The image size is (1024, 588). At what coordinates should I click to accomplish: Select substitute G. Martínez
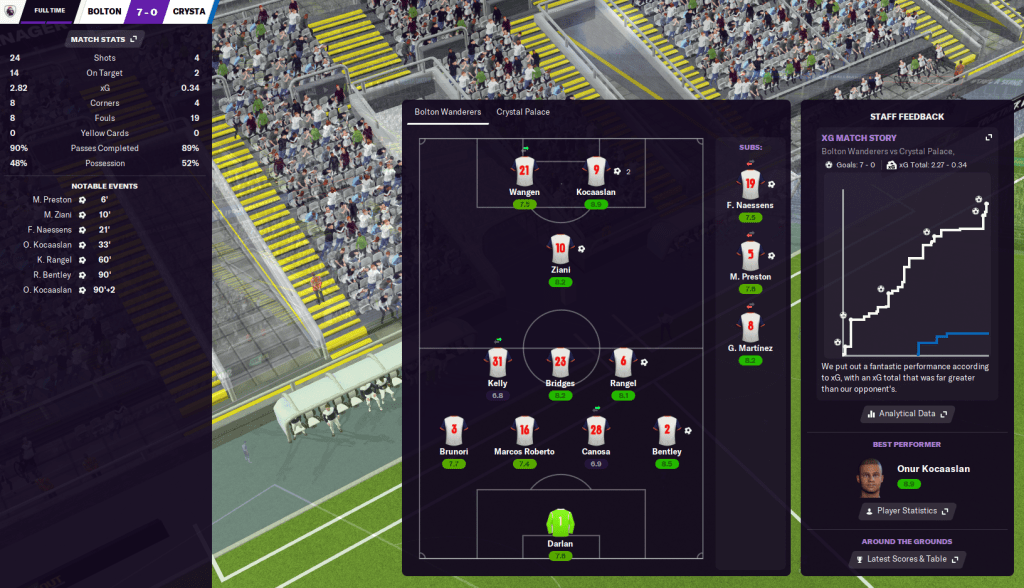pyautogui.click(x=751, y=326)
